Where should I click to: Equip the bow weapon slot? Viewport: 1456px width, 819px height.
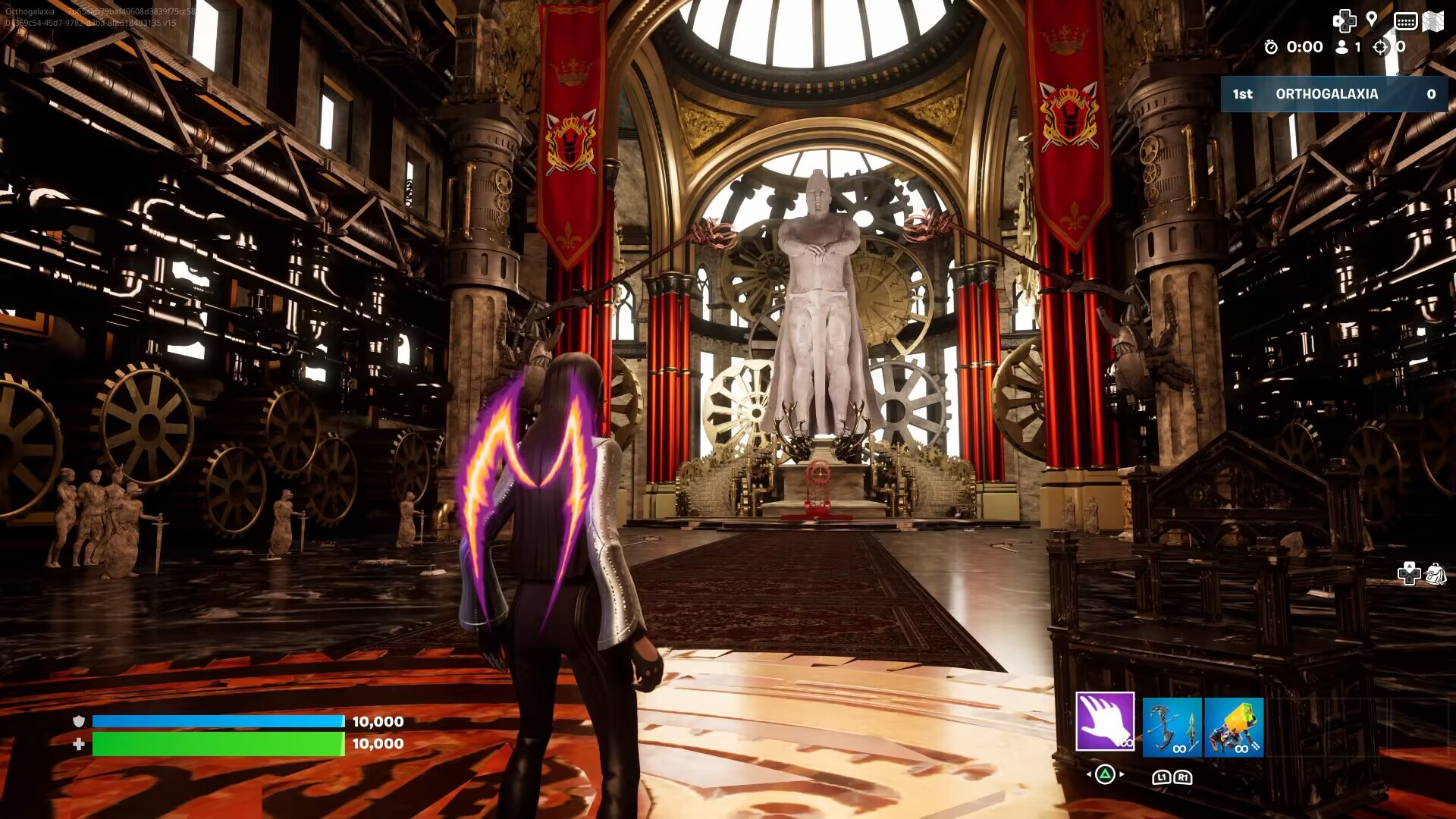point(1172,727)
